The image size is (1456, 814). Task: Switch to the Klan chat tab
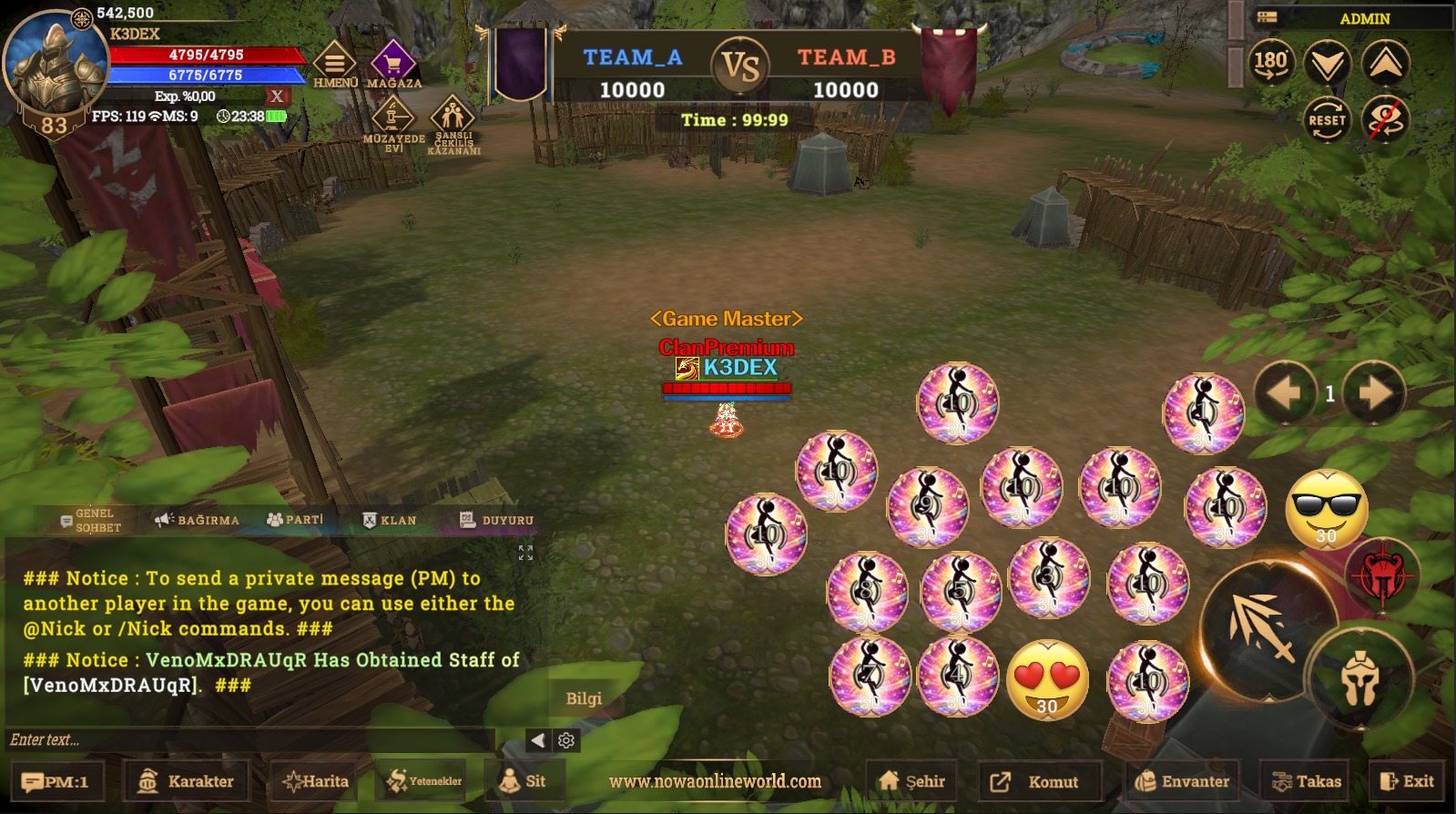(x=390, y=520)
